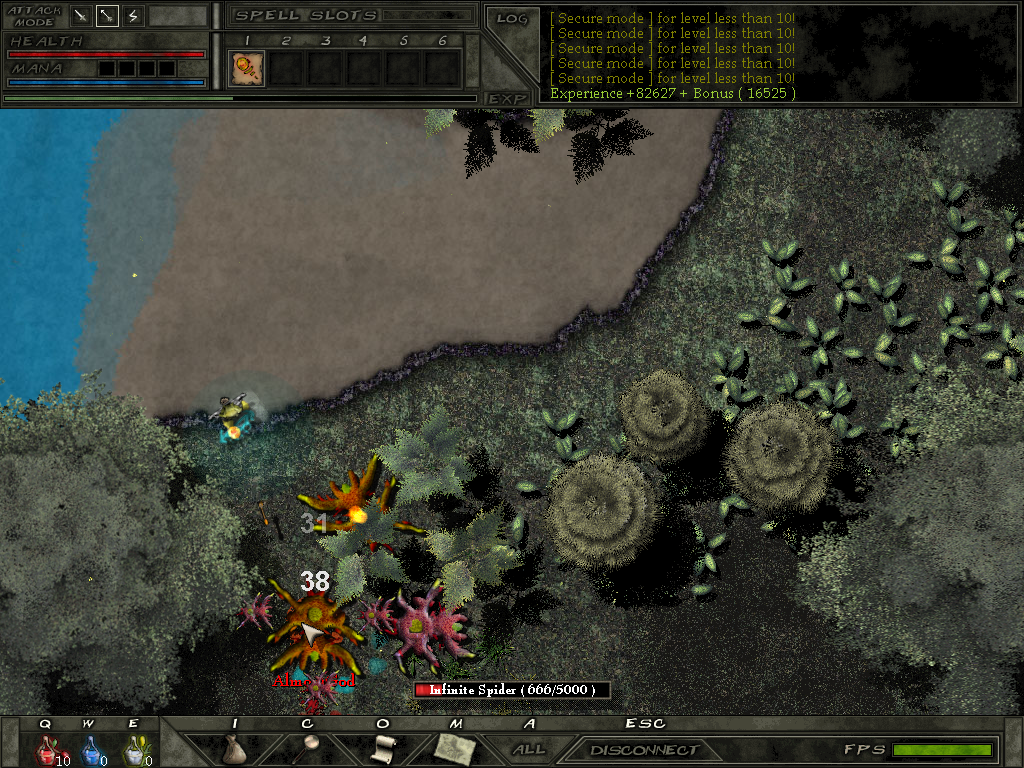1024x768 pixels.
Task: Show the world map
Action: 455,749
